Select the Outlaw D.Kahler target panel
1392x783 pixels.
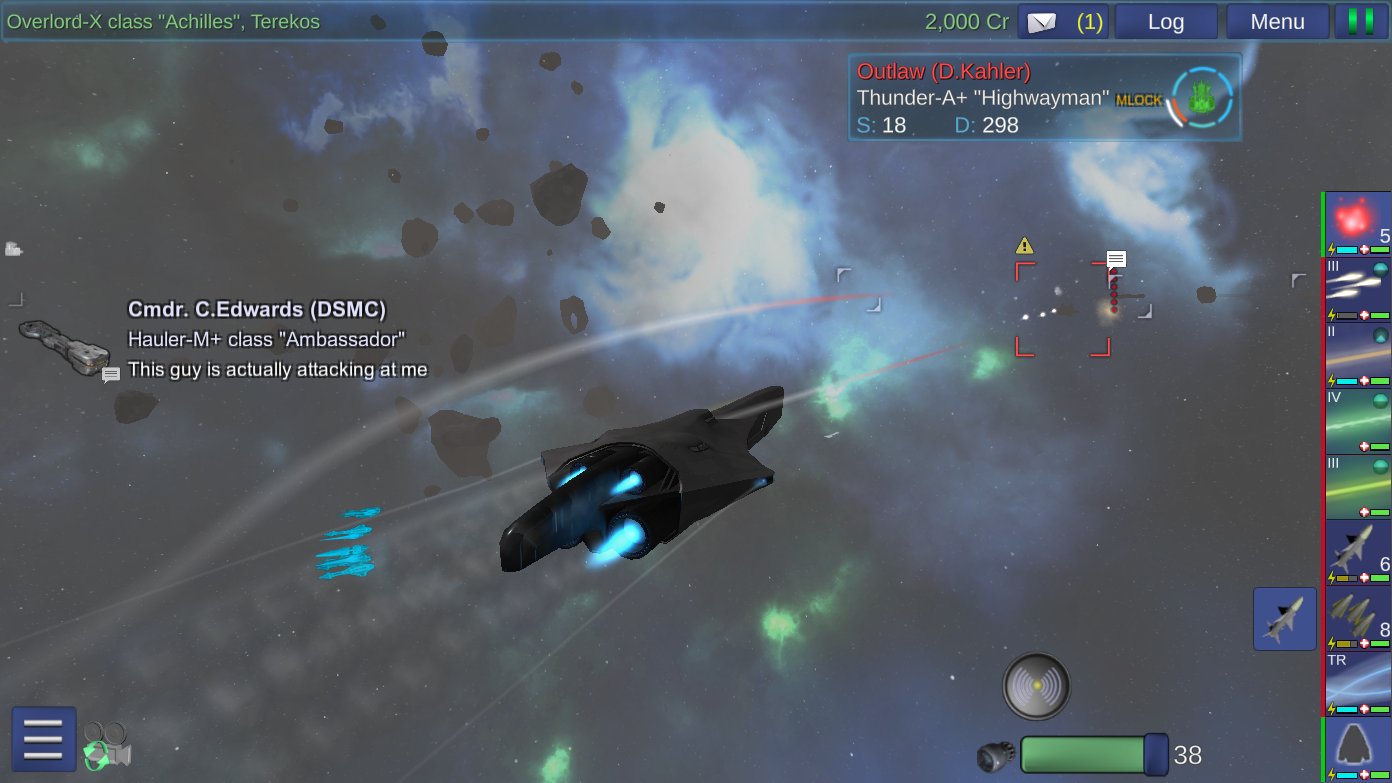pos(1044,97)
